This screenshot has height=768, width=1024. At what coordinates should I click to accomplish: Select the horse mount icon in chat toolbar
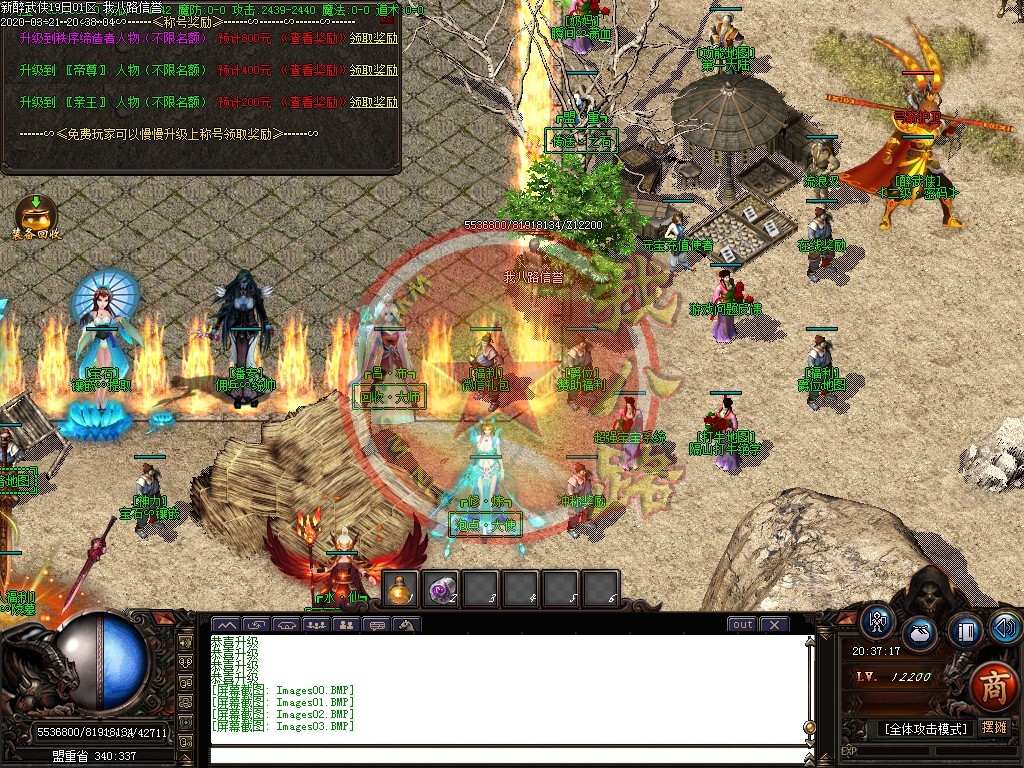point(407,625)
